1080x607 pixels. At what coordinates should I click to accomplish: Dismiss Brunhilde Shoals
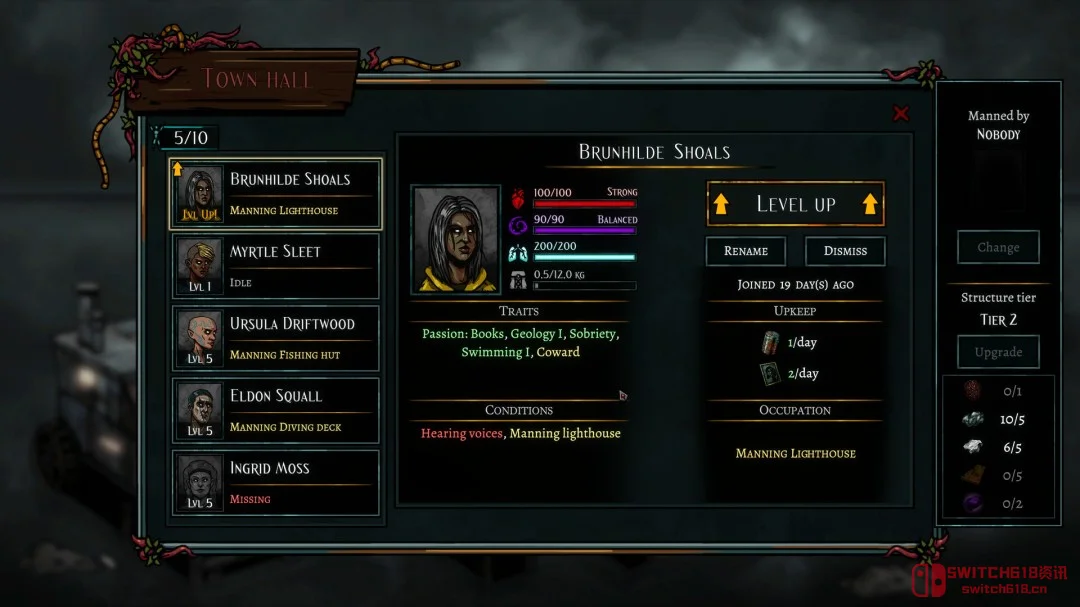(x=845, y=251)
